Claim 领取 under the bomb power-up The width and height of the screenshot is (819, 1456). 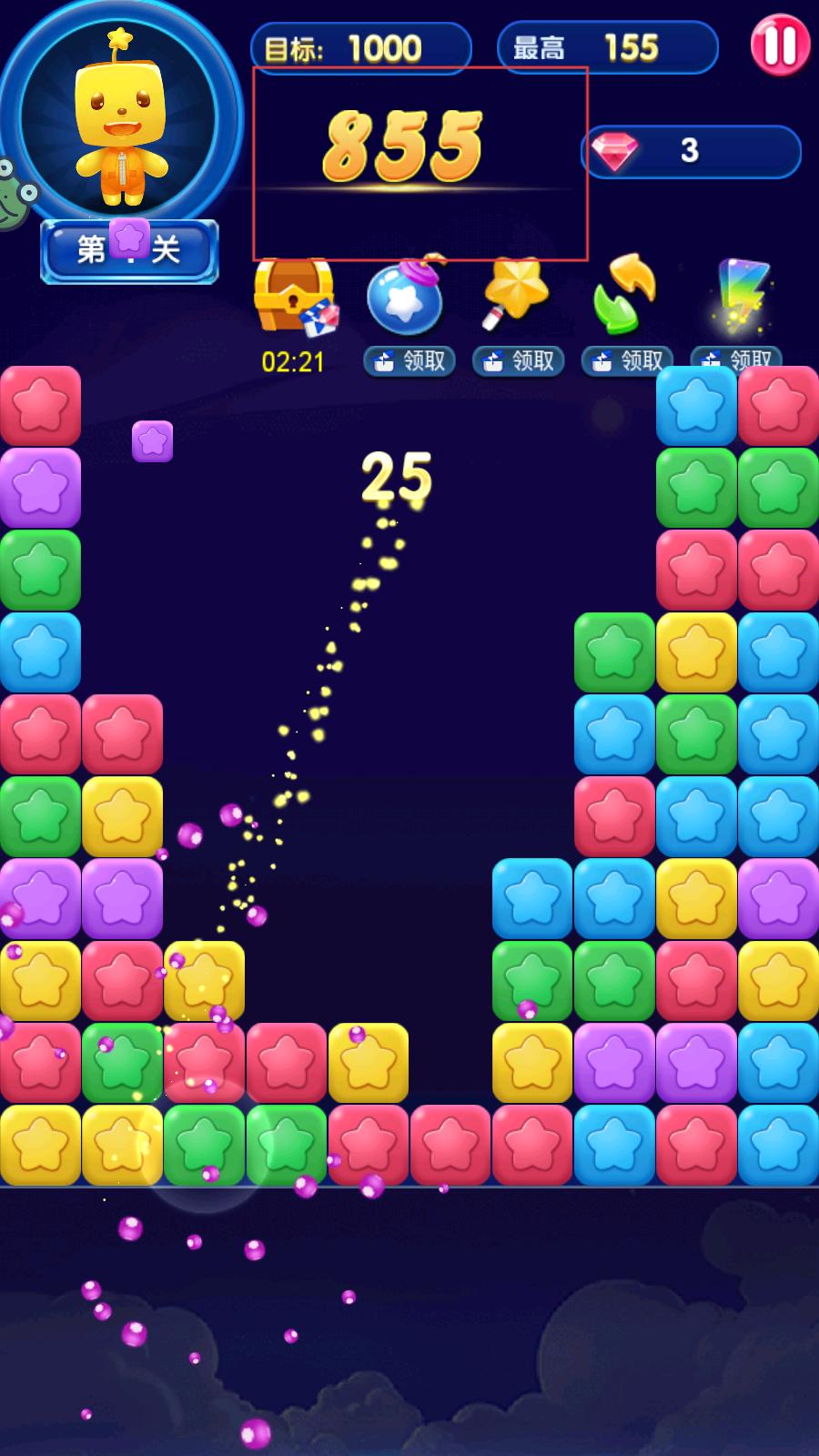(409, 361)
